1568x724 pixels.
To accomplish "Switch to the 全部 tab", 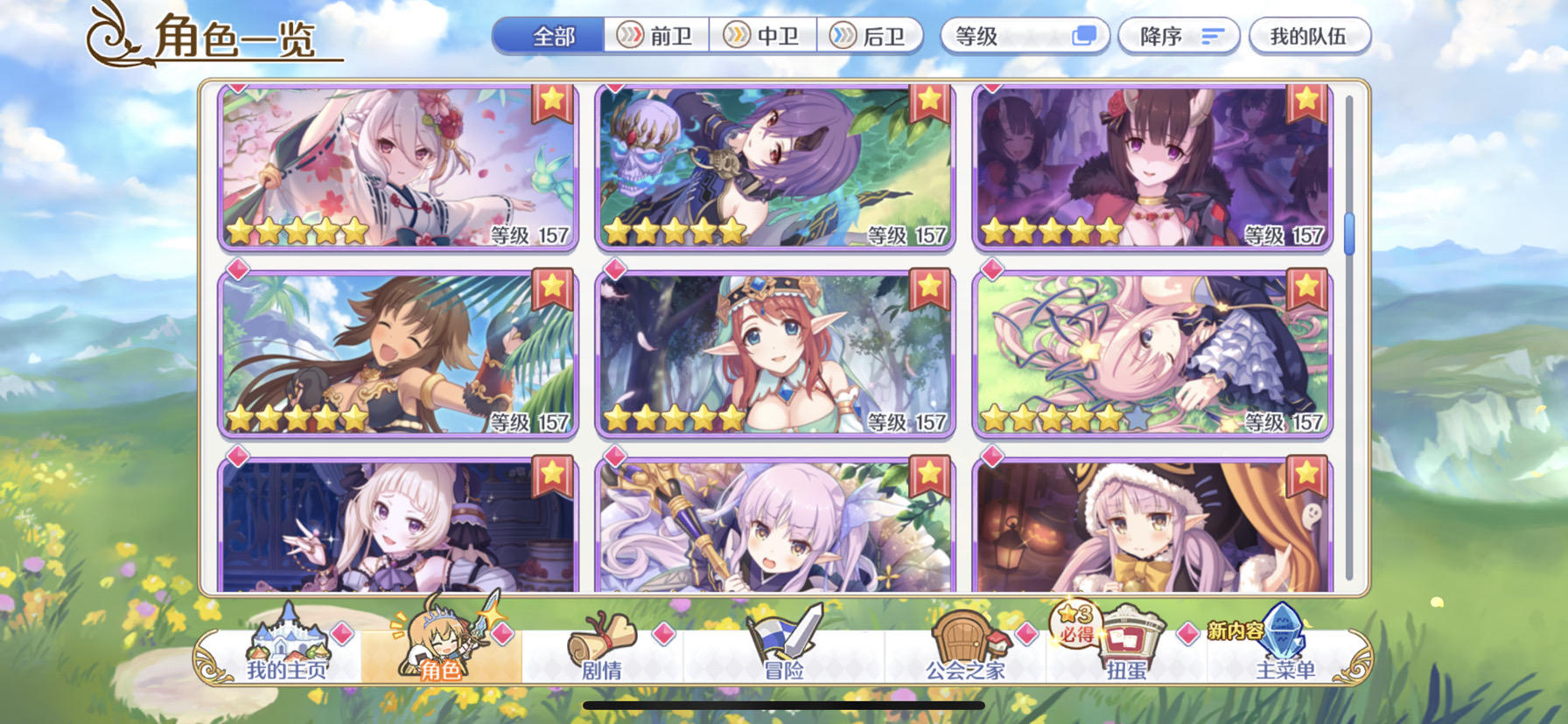I will pyautogui.click(x=549, y=35).
